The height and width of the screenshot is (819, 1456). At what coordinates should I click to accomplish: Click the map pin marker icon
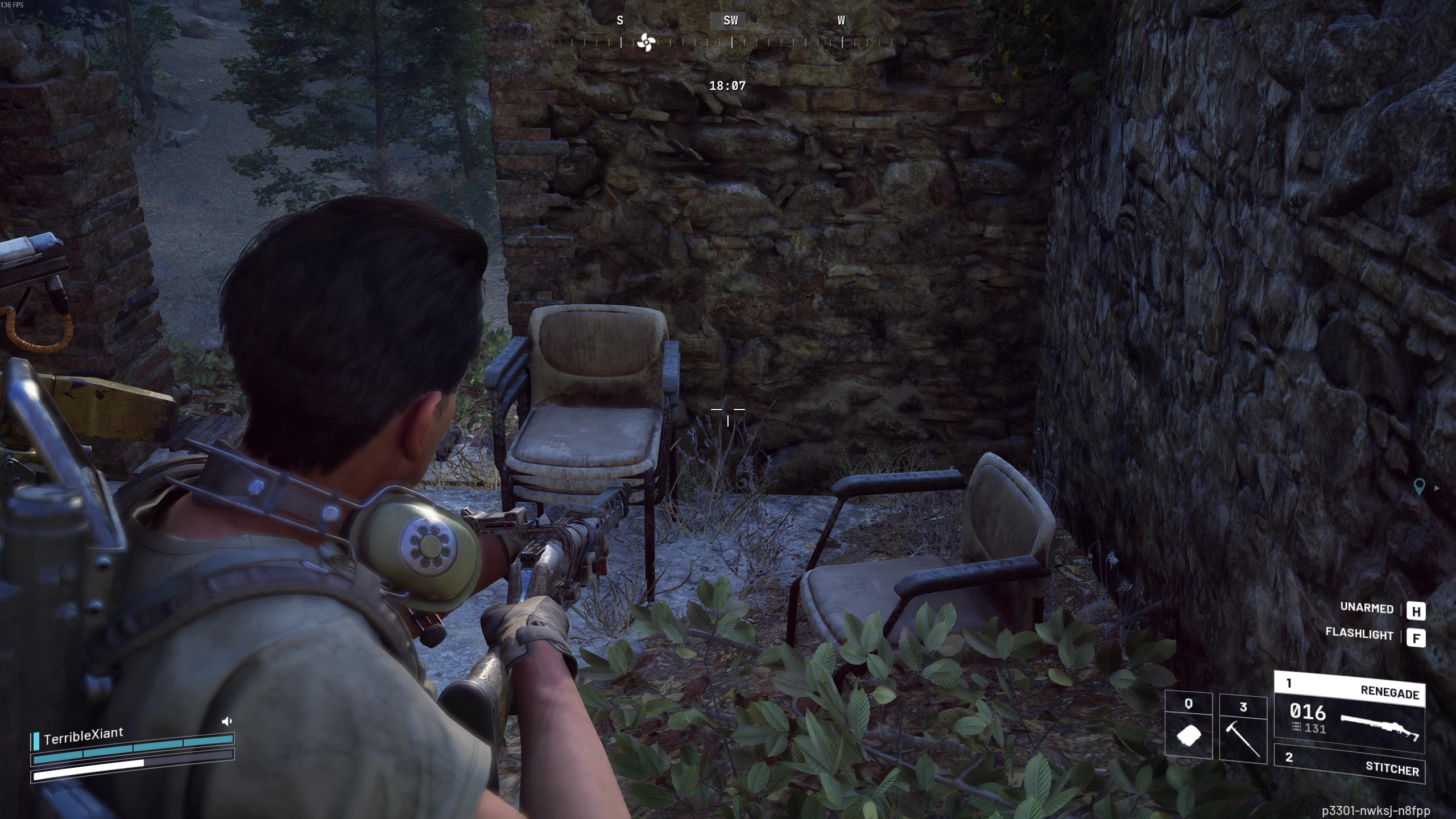[1419, 486]
